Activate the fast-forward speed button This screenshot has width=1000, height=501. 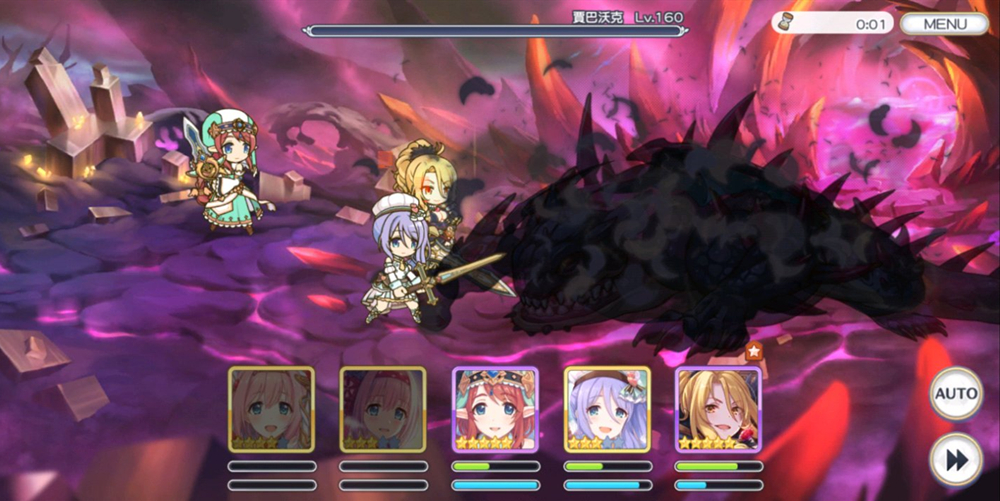[x=955, y=460]
